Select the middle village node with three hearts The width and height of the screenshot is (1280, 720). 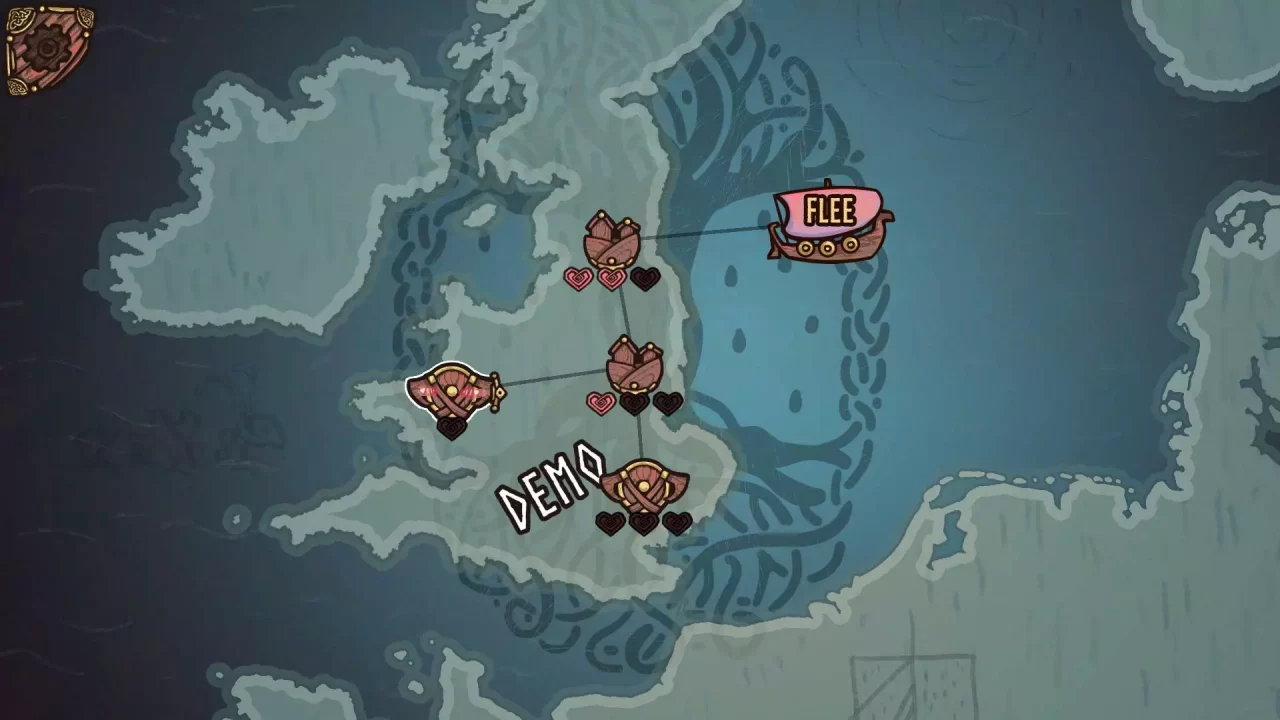click(637, 365)
